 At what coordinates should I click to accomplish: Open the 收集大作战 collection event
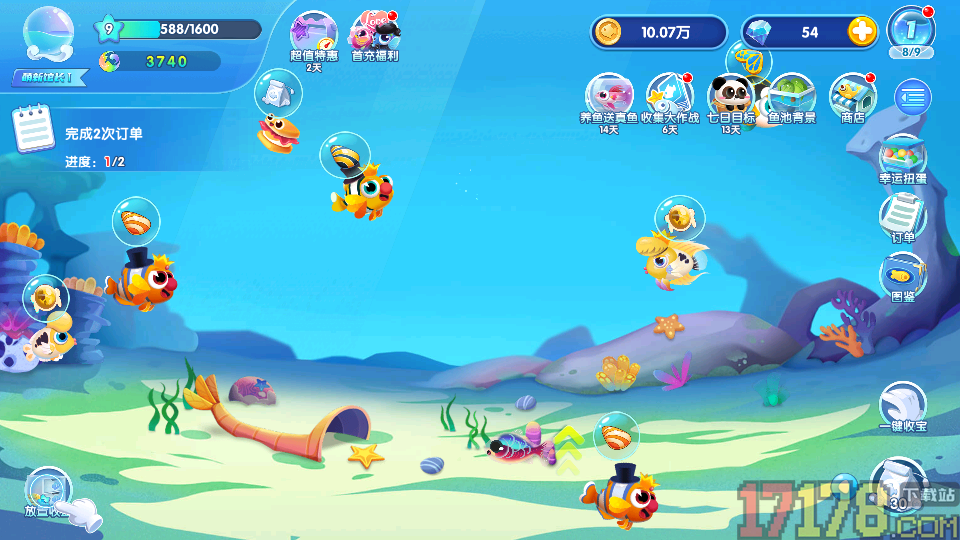(668, 97)
